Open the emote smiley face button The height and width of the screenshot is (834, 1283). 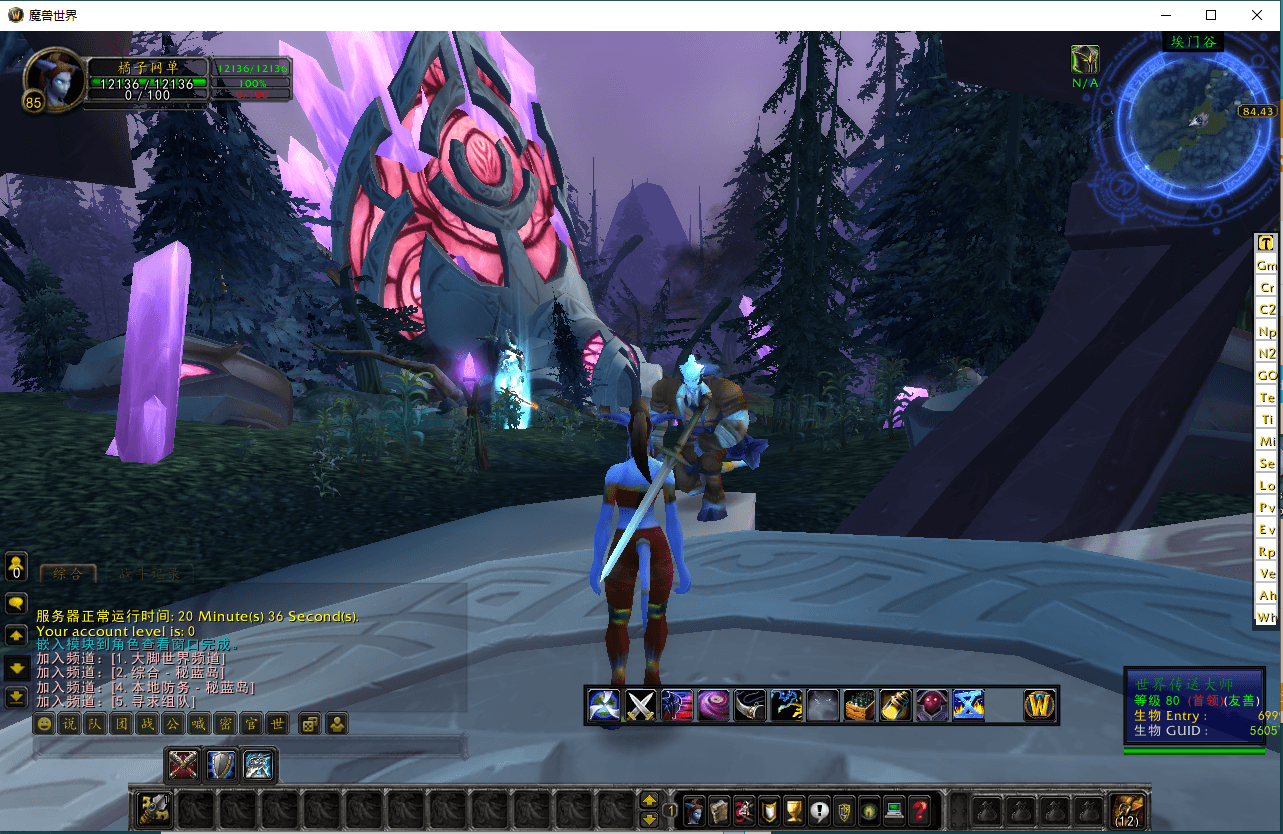pyautogui.click(x=43, y=724)
